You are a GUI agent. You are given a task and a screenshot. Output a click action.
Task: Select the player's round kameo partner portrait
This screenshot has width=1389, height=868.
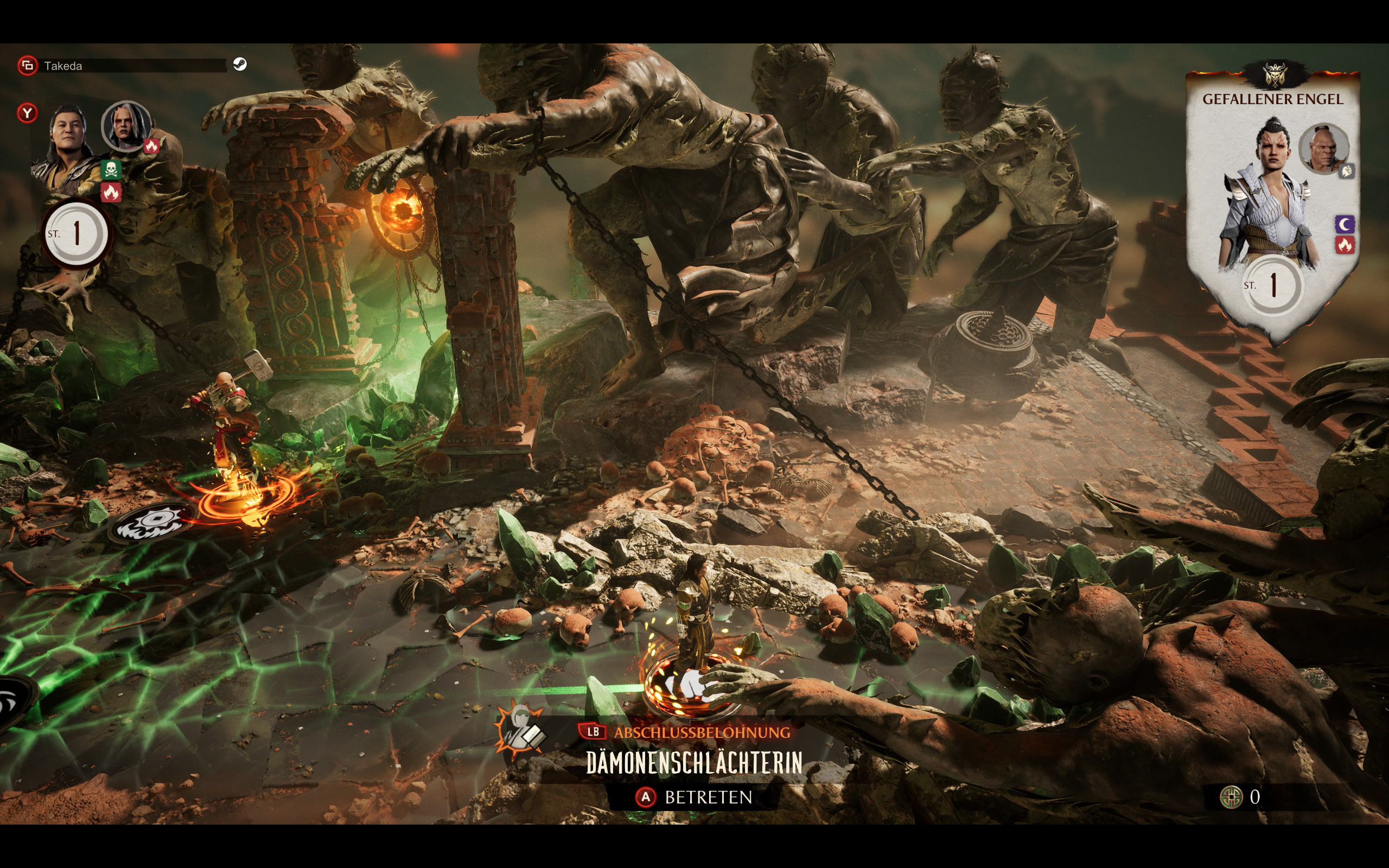pos(126,126)
